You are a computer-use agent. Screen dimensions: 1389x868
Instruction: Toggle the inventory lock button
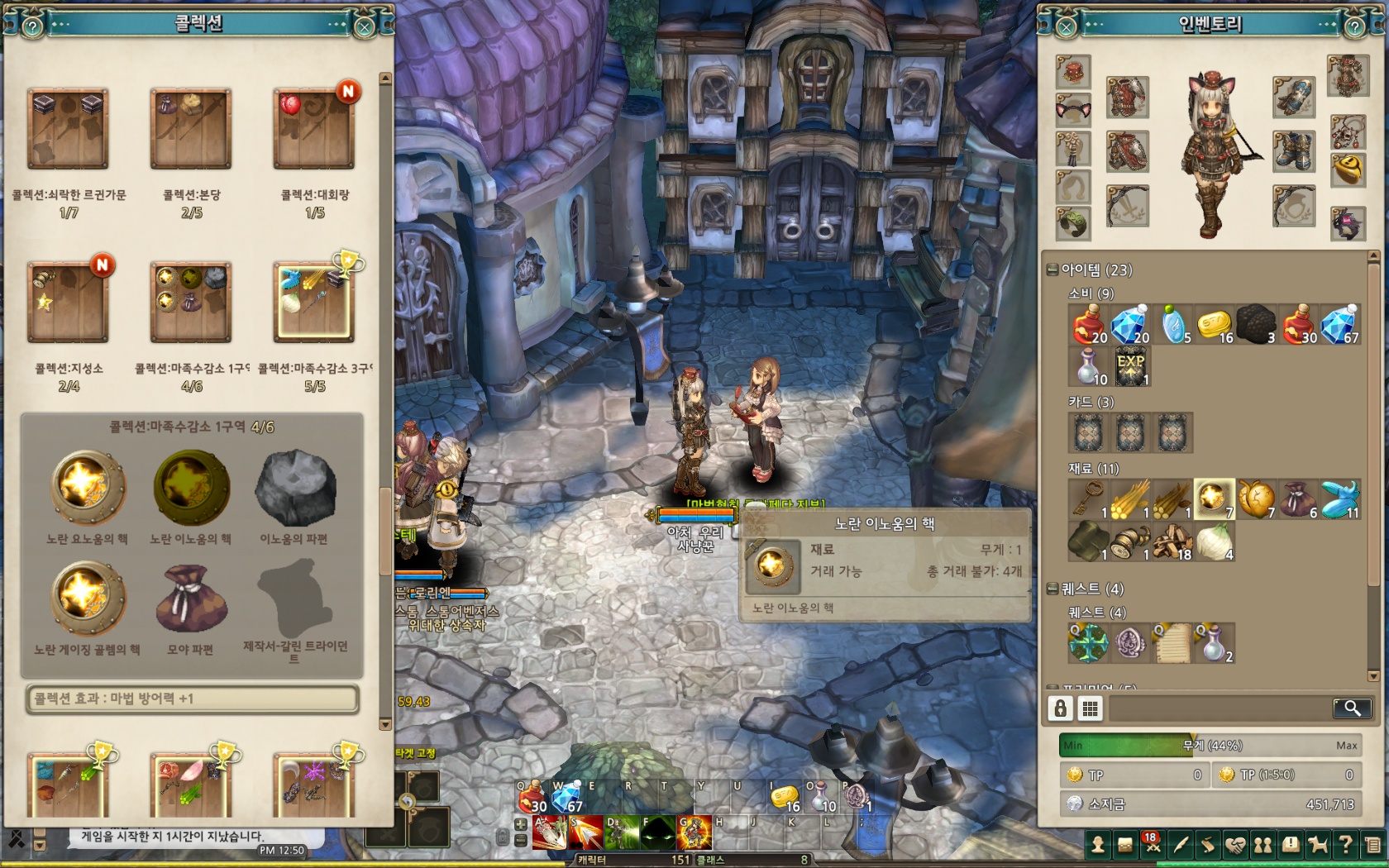(x=1061, y=708)
